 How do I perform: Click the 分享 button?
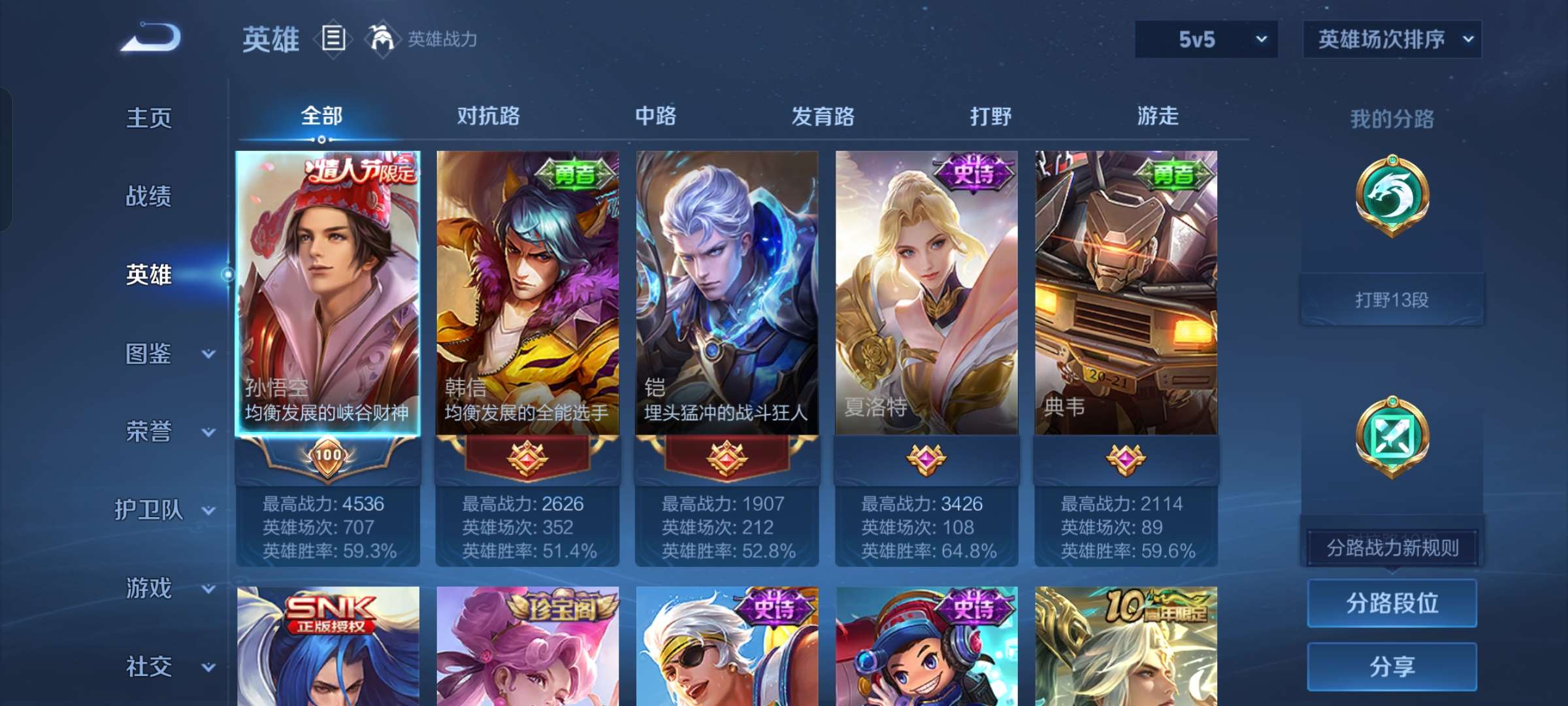point(1392,665)
